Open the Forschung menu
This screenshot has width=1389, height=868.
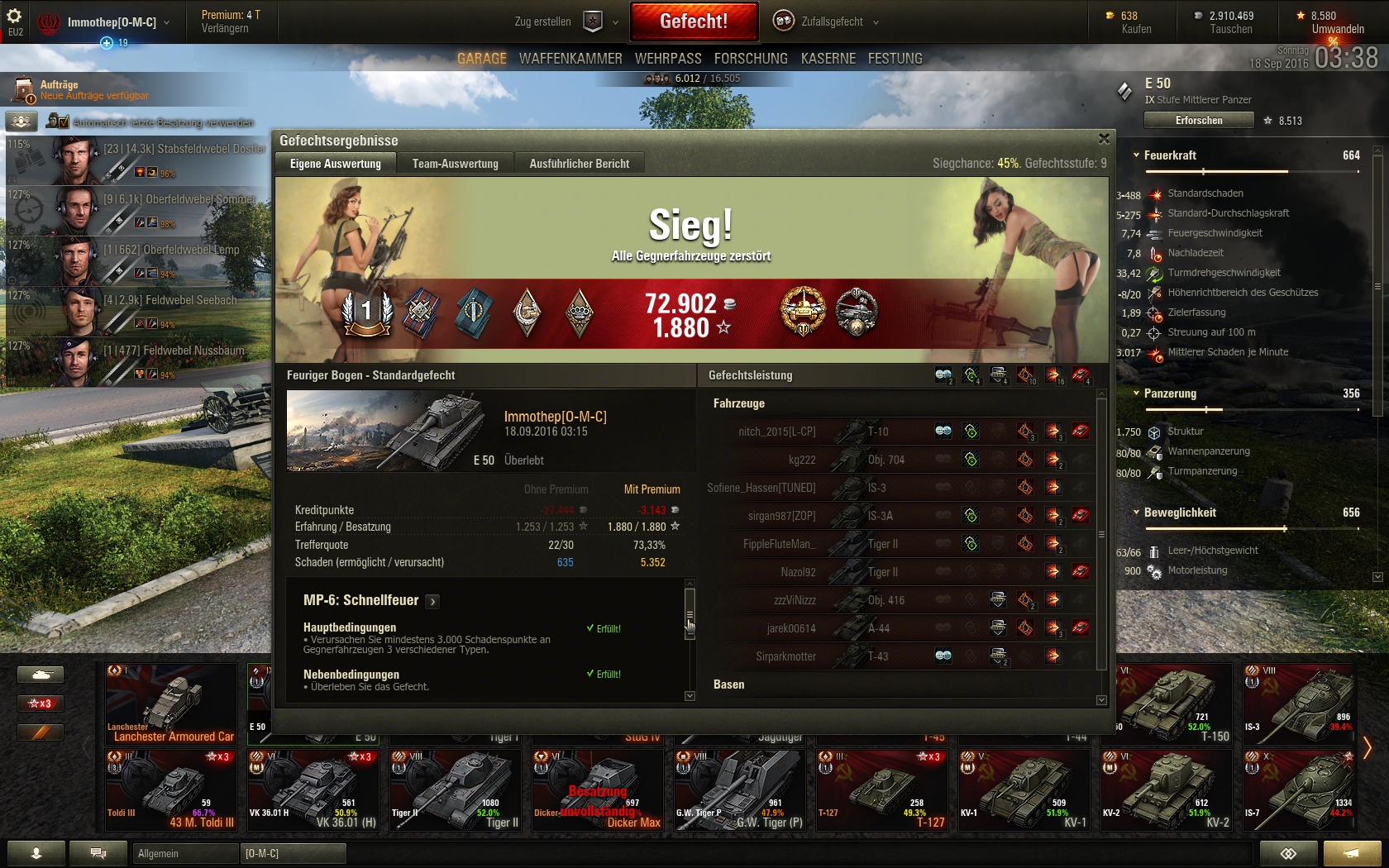point(751,59)
